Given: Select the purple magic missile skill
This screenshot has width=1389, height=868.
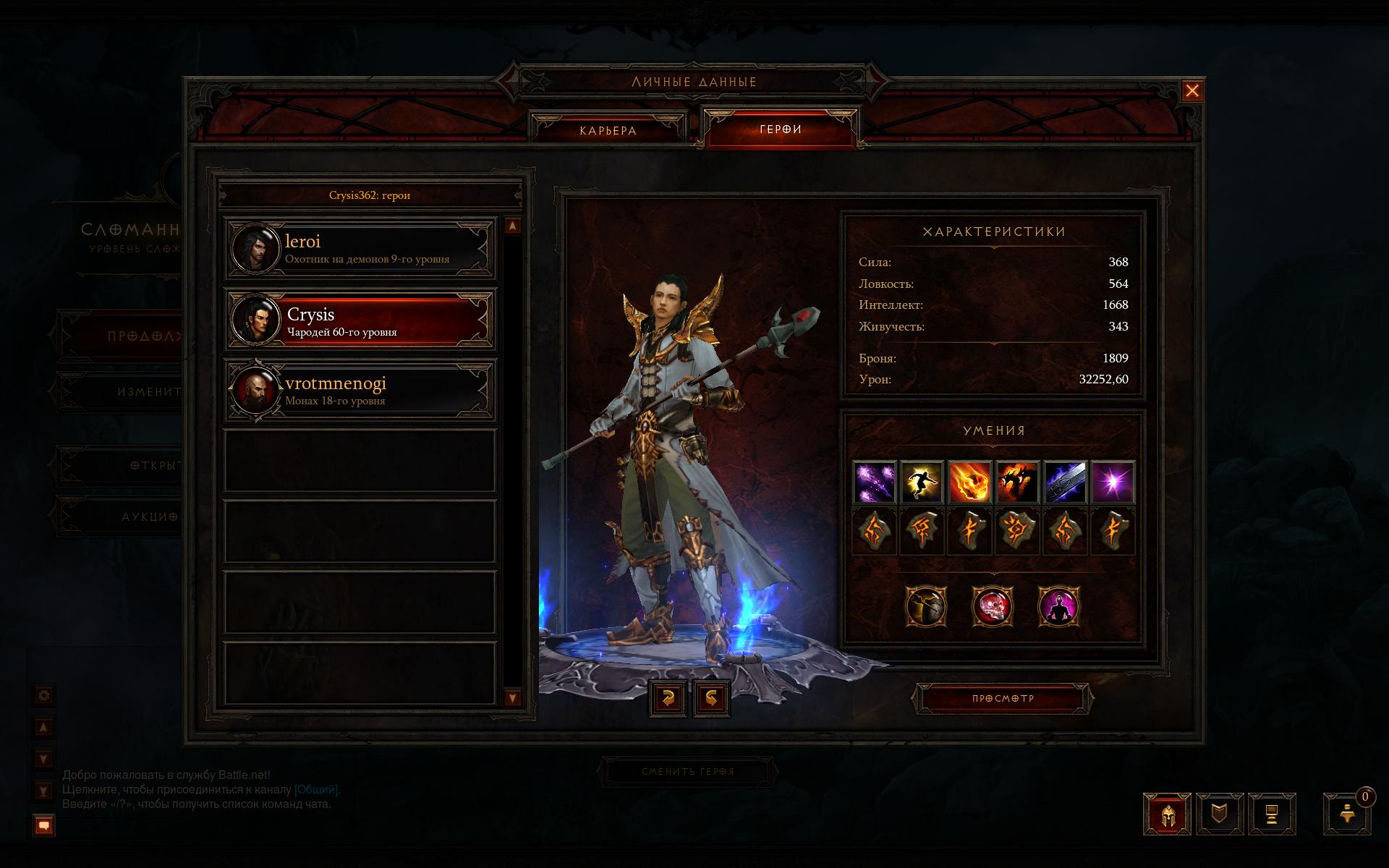Looking at the screenshot, I should [875, 482].
